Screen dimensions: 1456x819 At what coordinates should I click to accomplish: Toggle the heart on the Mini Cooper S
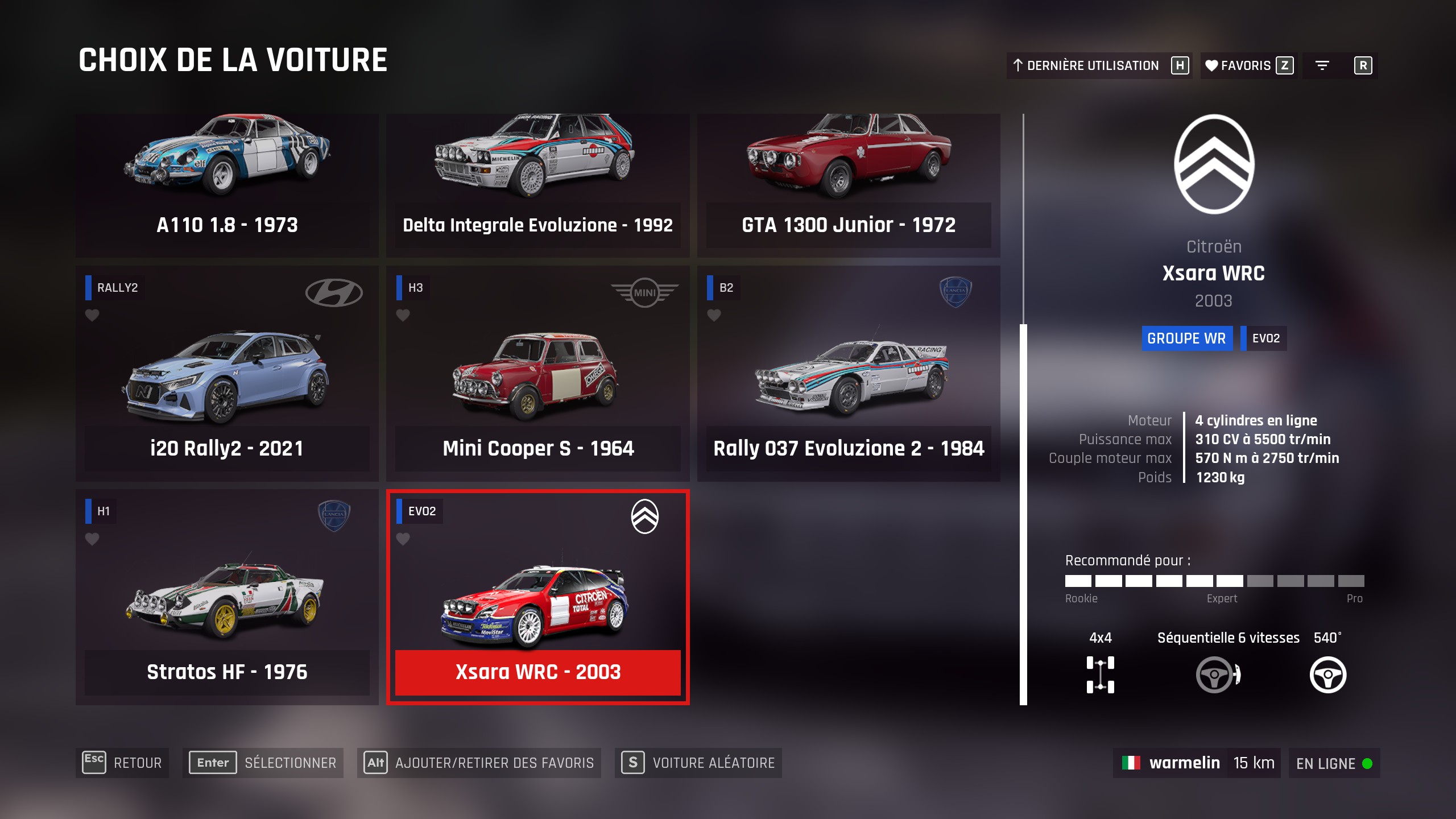[x=403, y=315]
